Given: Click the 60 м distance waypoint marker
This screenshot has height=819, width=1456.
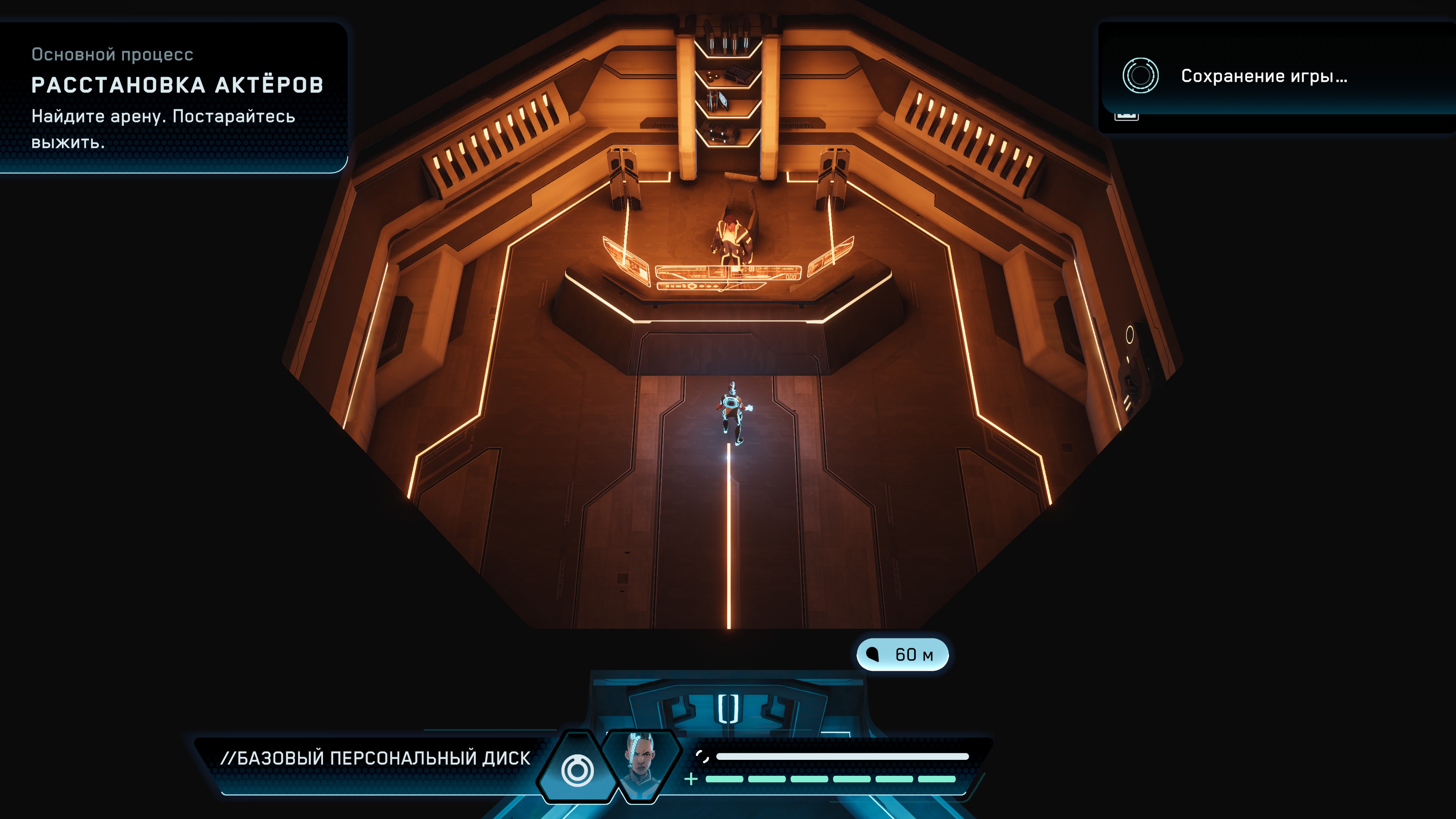Looking at the screenshot, I should point(902,654).
